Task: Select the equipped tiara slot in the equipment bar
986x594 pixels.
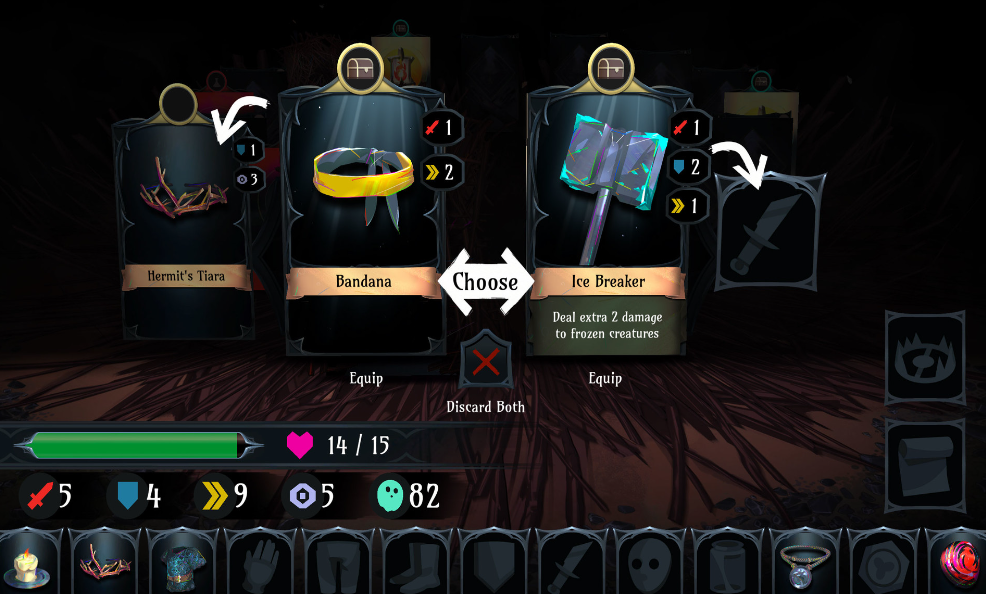Action: pos(103,563)
